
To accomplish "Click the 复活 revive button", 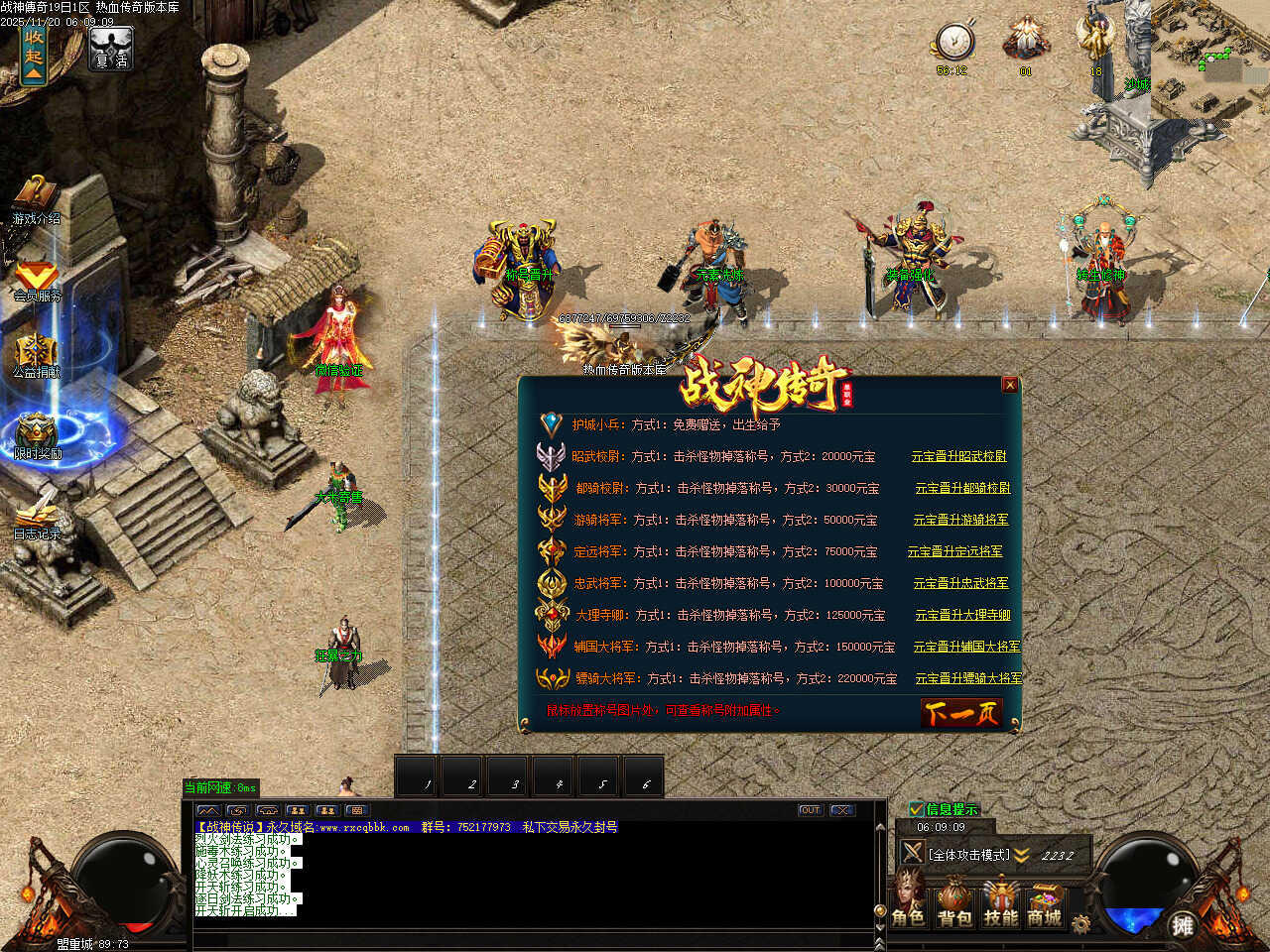I will pos(110,50).
